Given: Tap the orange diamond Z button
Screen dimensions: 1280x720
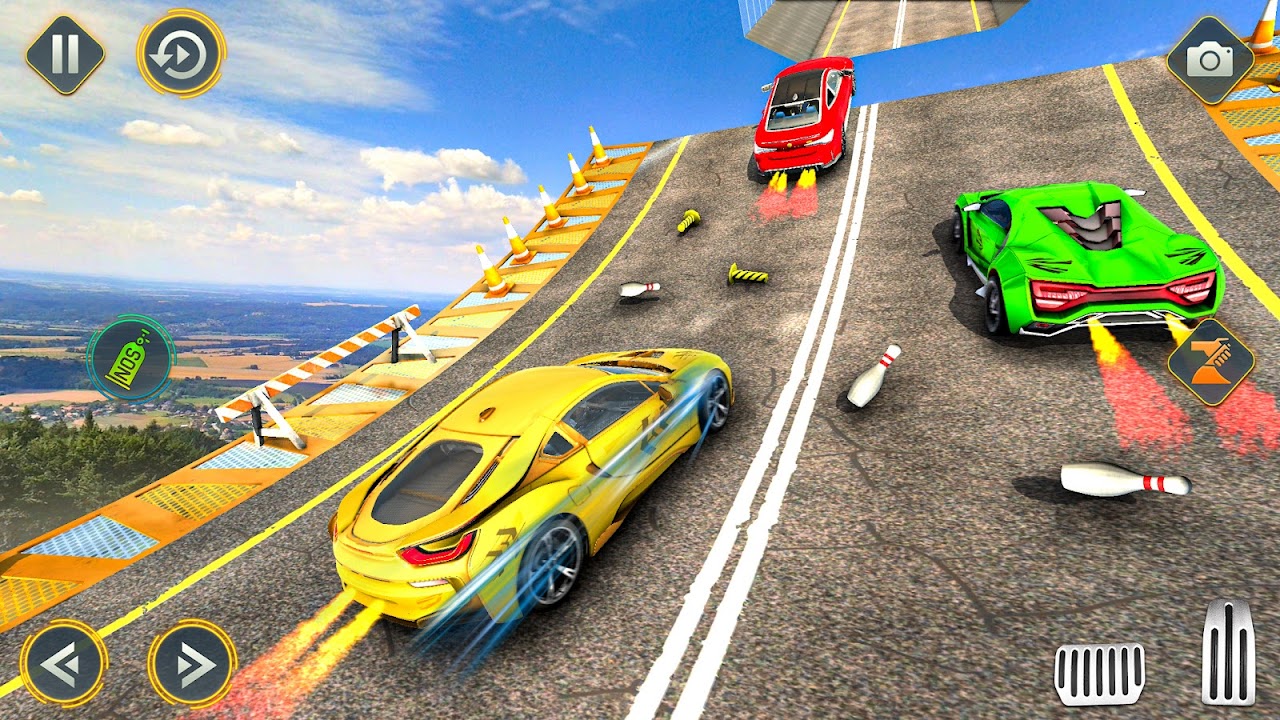Looking at the screenshot, I should point(1210,362).
